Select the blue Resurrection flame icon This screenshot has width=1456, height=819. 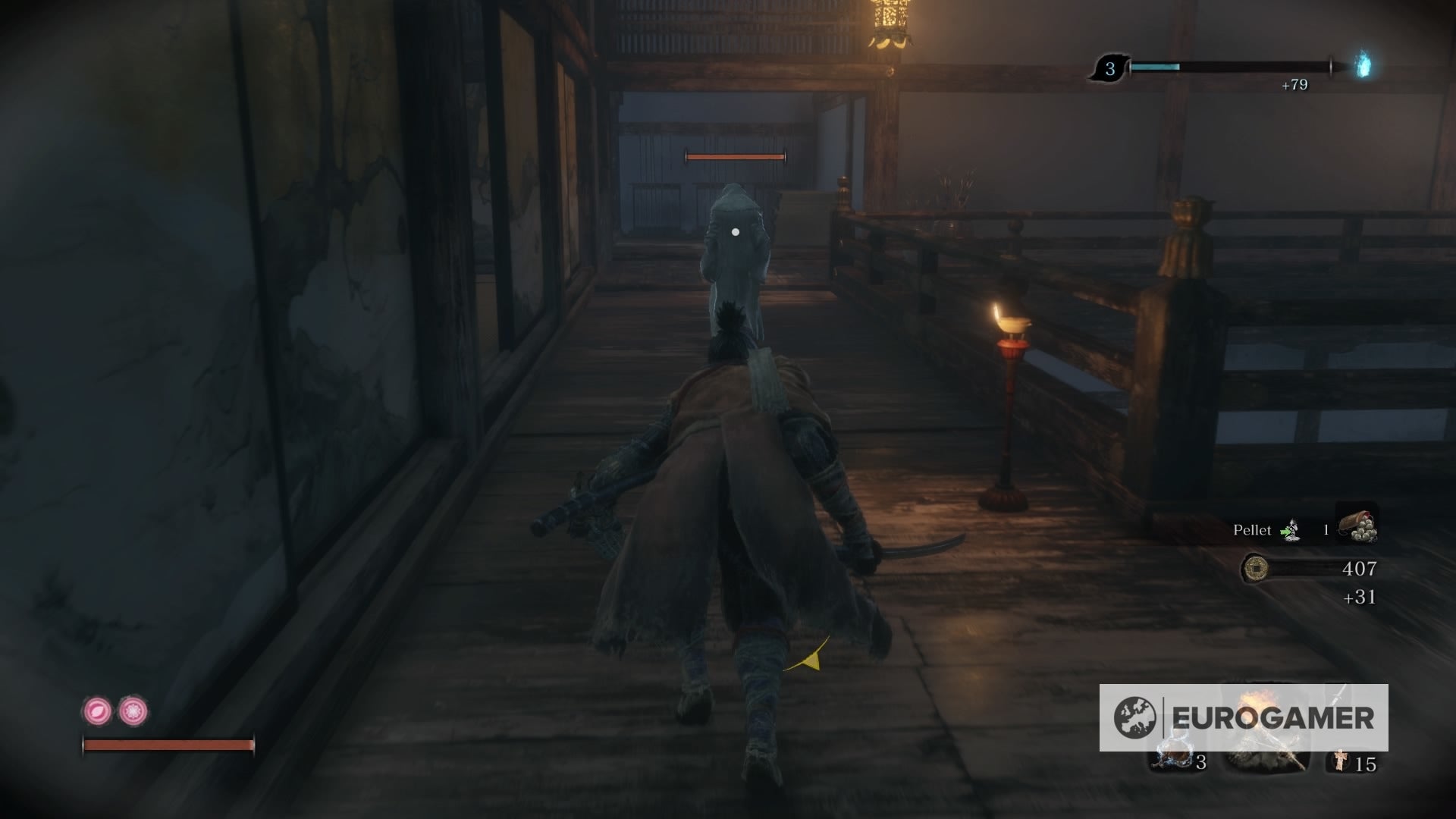coord(1361,66)
